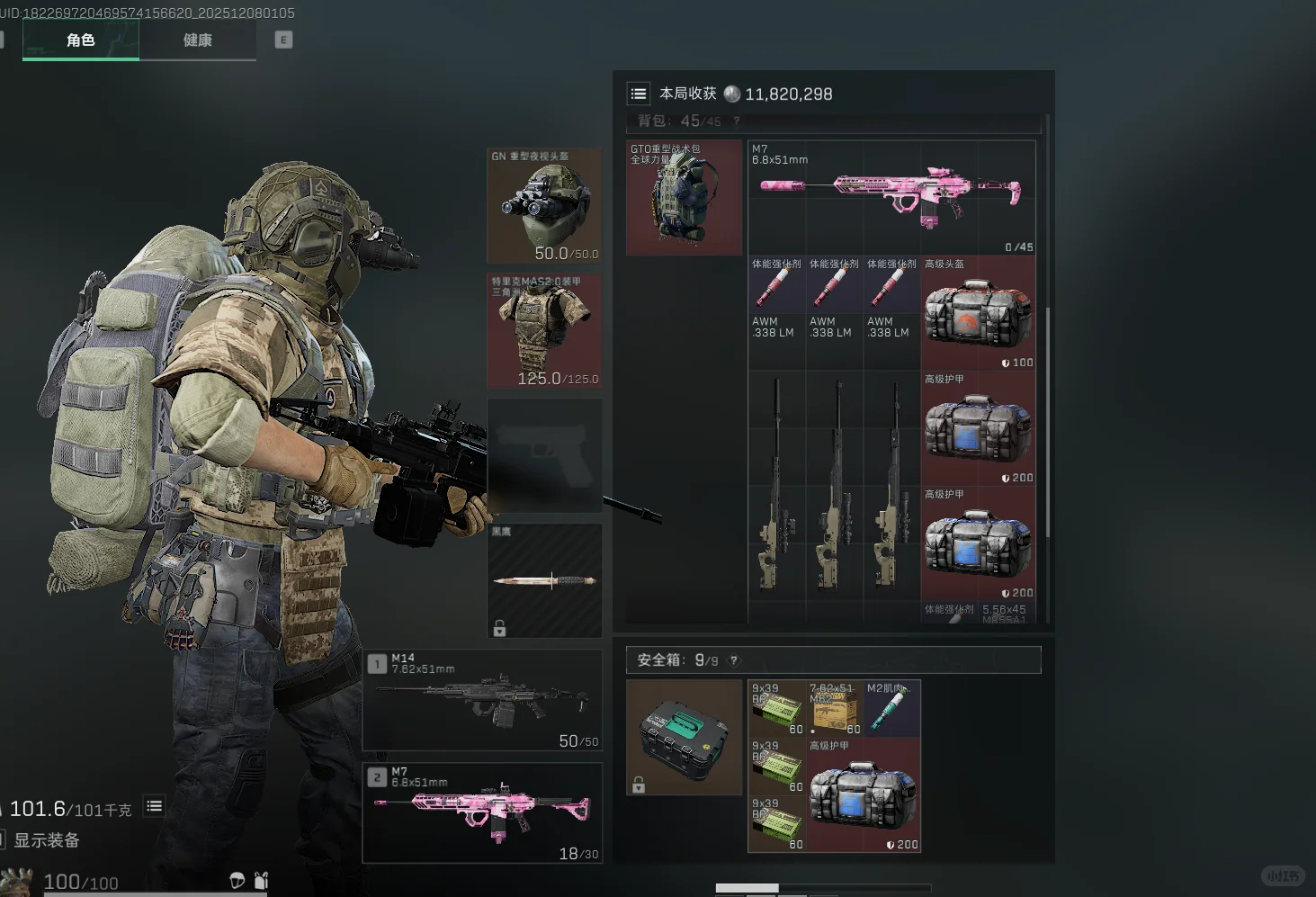
Task: Pick the pink M7 rifle inside the backpack
Action: point(891,197)
